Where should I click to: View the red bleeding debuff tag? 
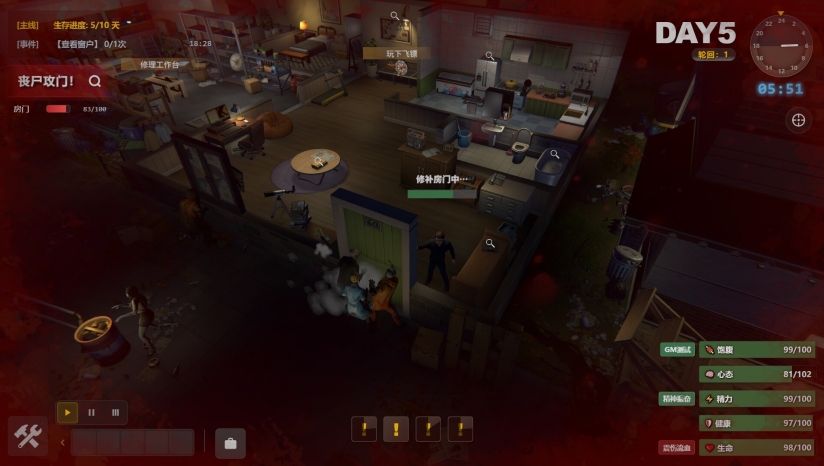(676, 447)
